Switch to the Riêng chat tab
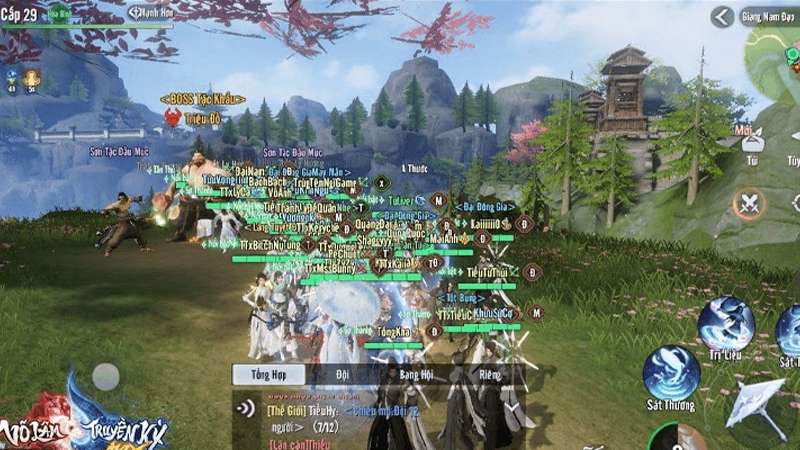The height and width of the screenshot is (450, 800). coord(489,375)
